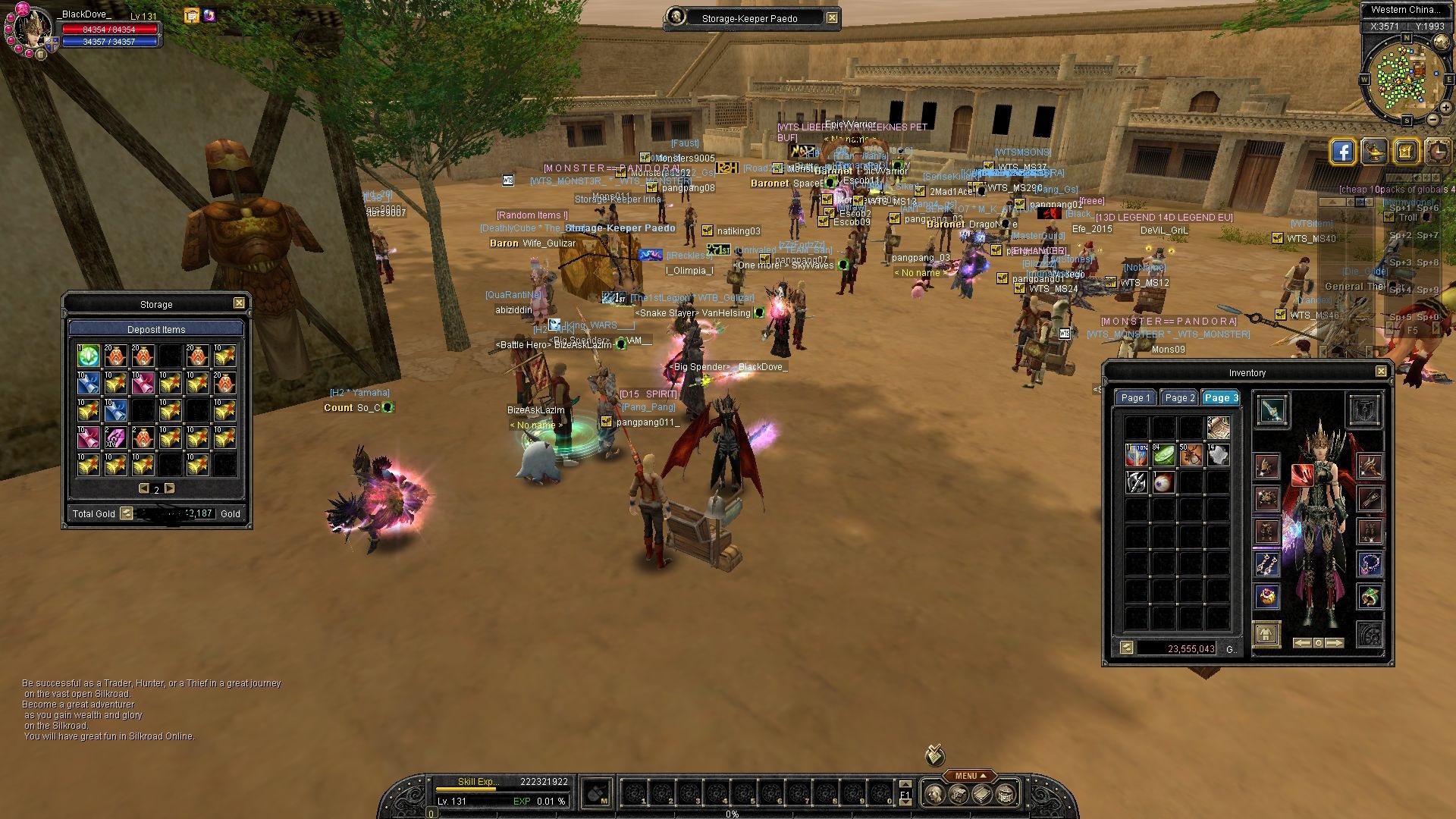Switch to inventory Page 1
Image resolution: width=1456 pixels, height=819 pixels.
1135,398
